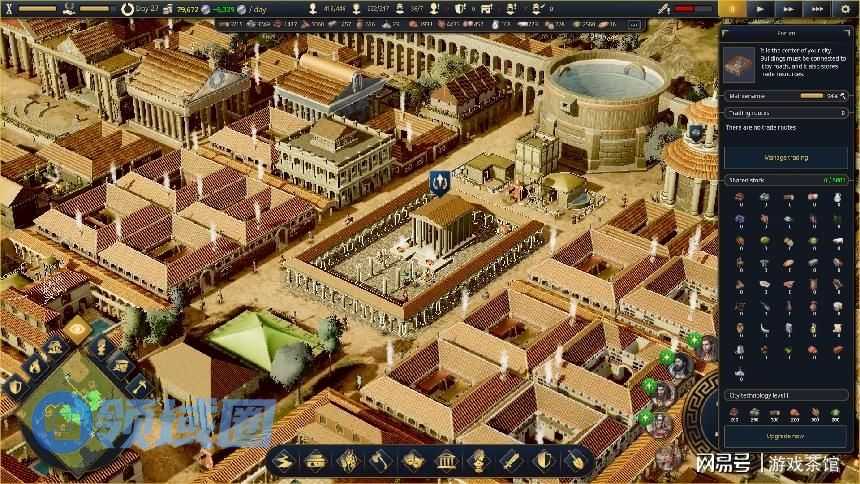
Task: Open the sword military build category
Action: pos(510,461)
